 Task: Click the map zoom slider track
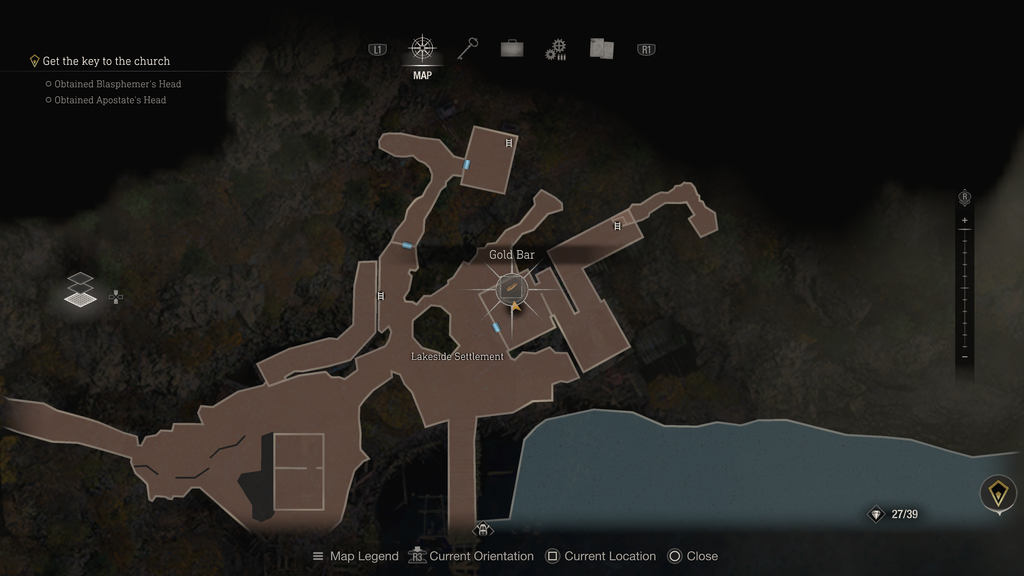pyautogui.click(x=964, y=290)
